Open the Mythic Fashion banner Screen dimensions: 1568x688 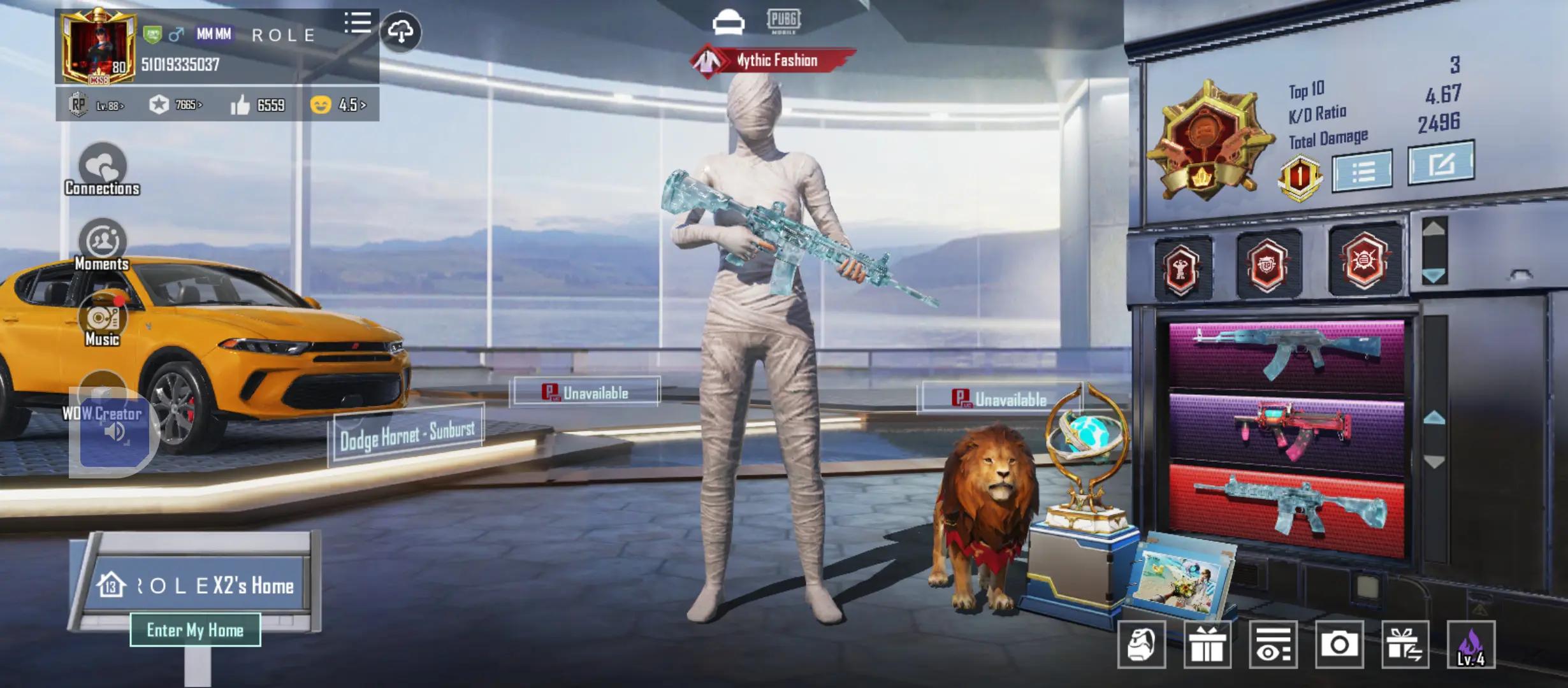774,61
